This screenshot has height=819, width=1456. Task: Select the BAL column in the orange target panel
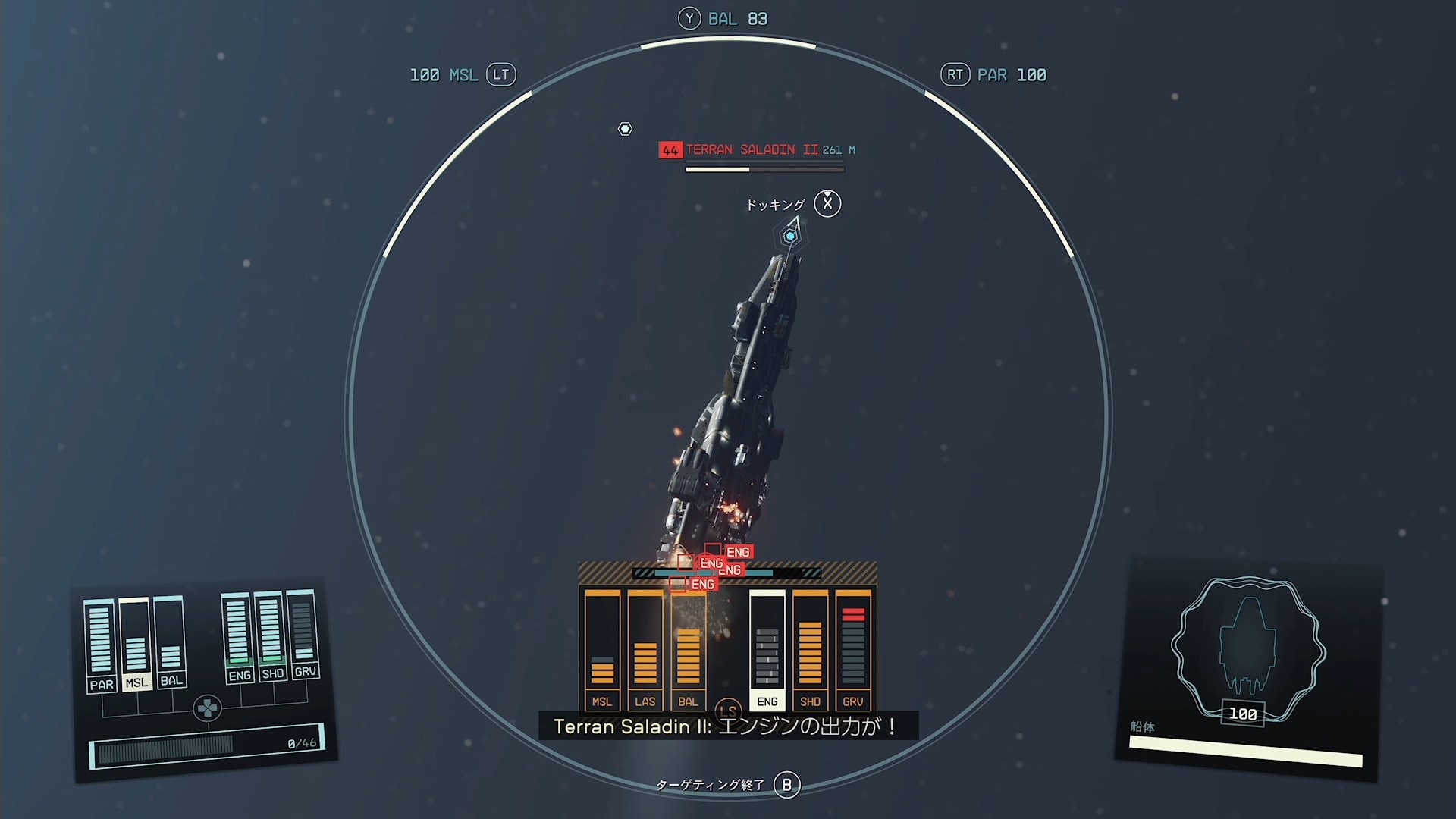click(x=689, y=650)
